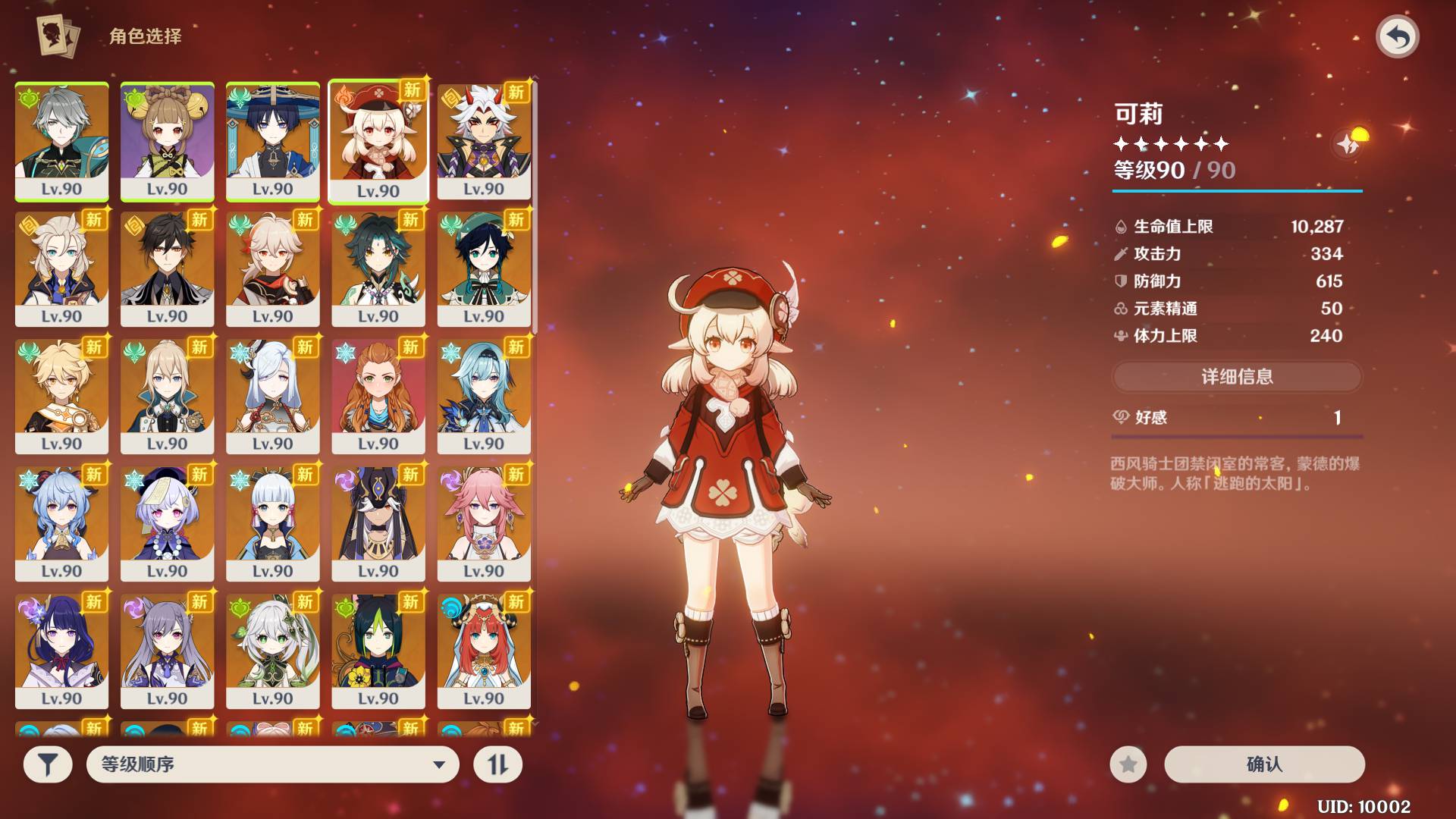Open the 等级顺序 sort dropdown

click(x=272, y=764)
